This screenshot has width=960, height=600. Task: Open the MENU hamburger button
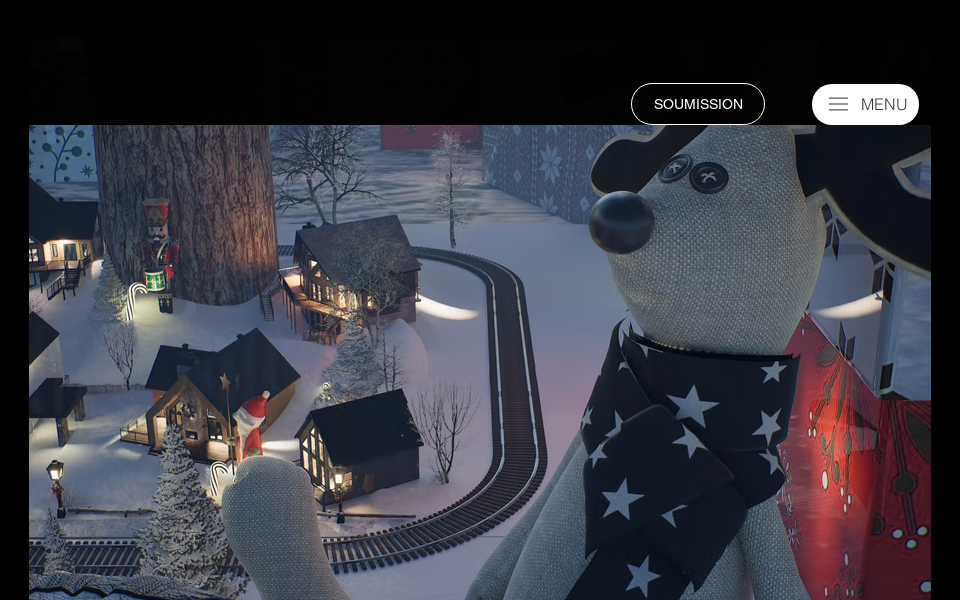[x=865, y=104]
